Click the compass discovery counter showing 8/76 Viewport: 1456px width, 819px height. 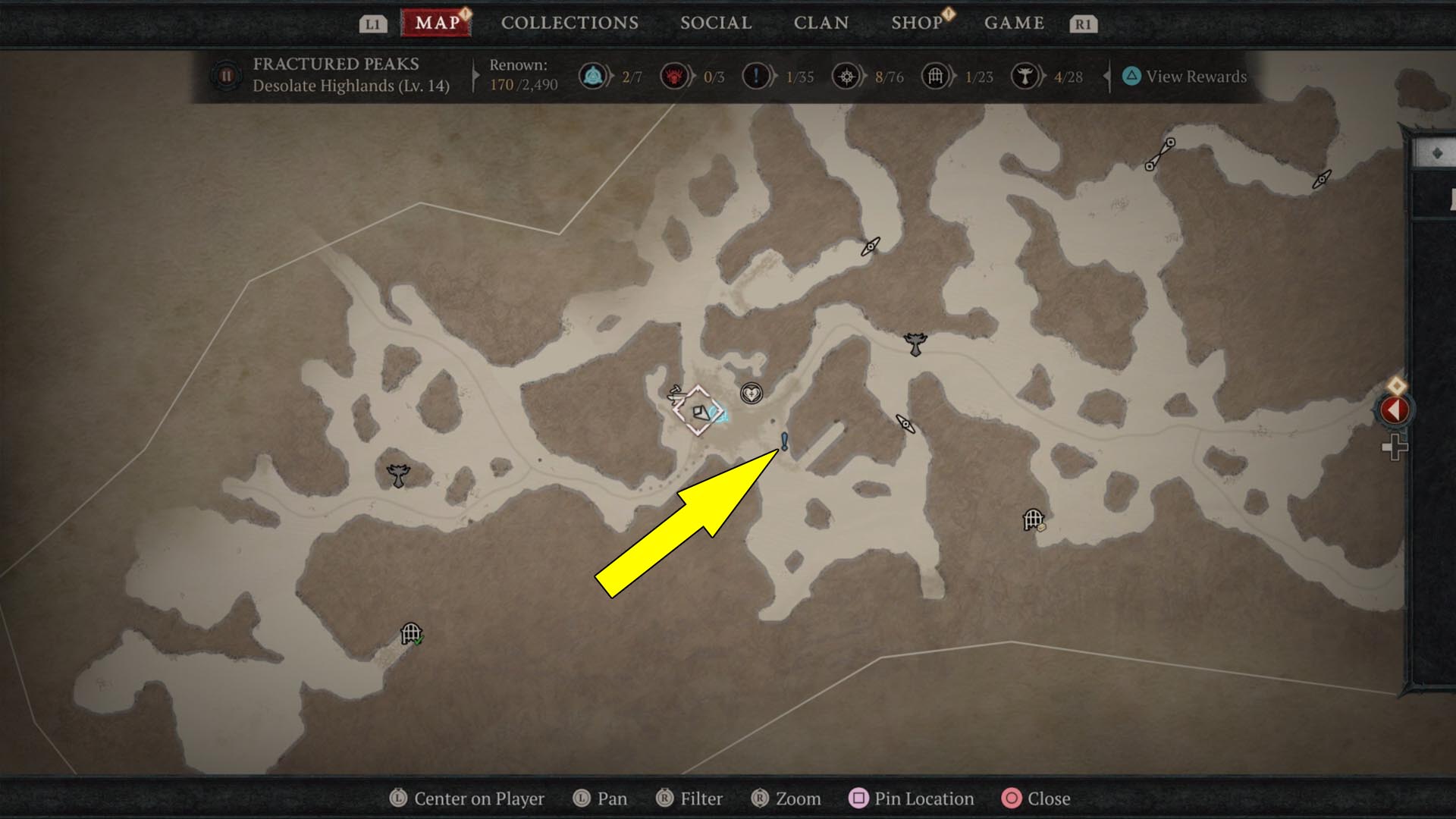click(845, 76)
